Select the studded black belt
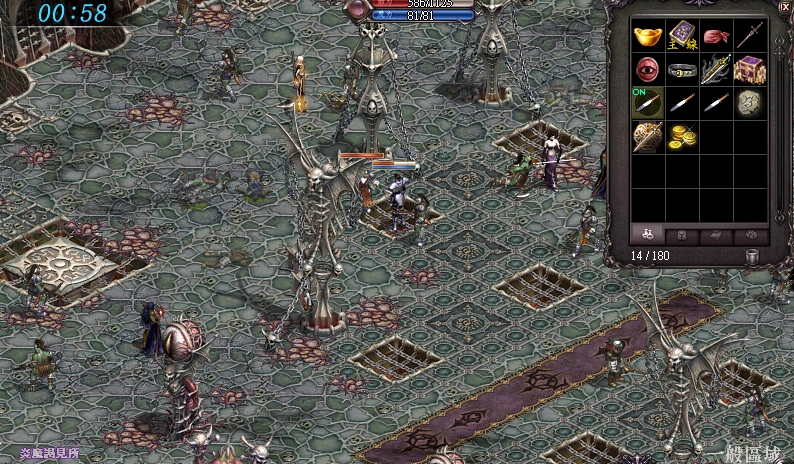 pos(682,70)
